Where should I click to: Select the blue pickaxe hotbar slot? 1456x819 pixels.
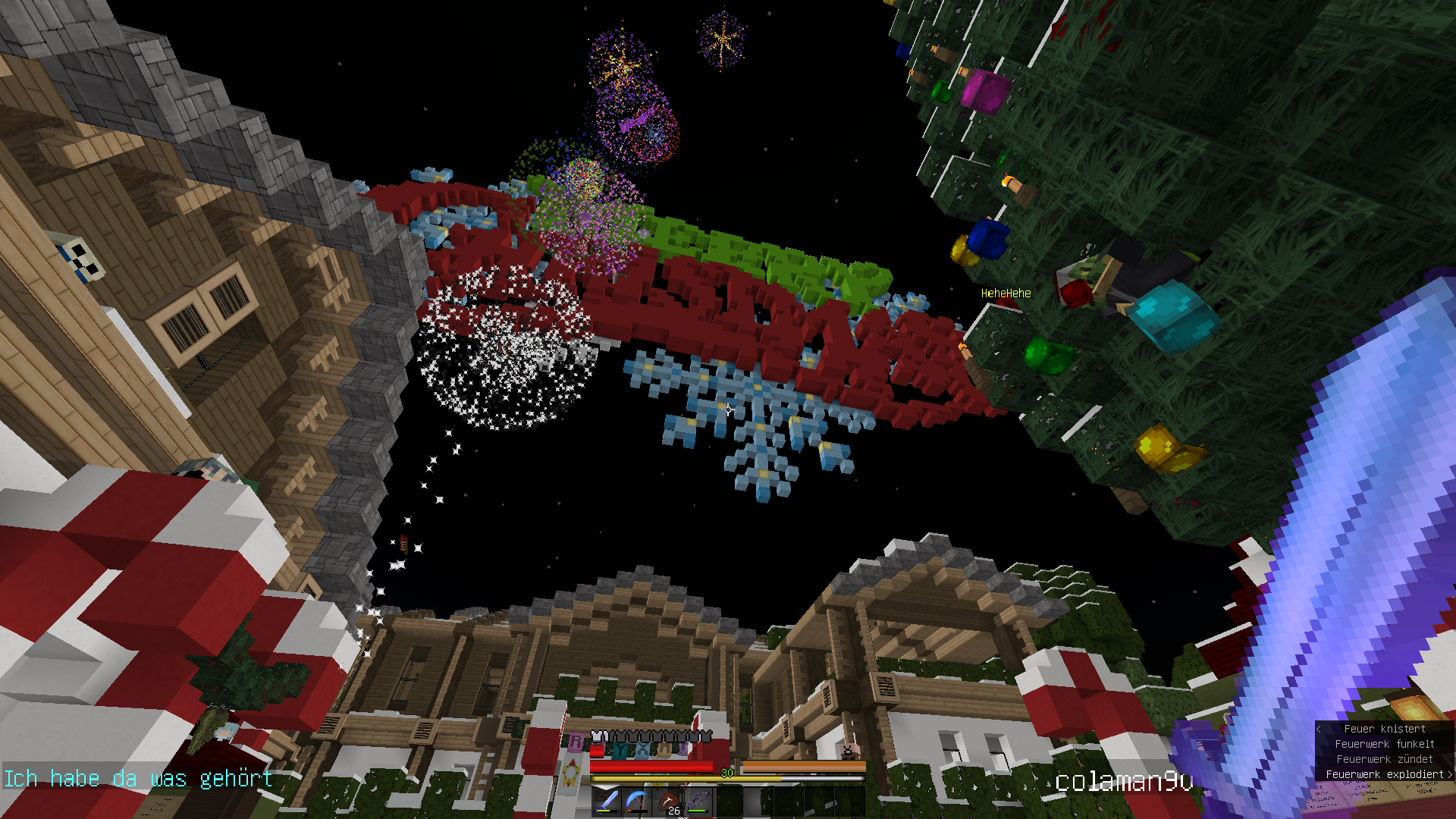637,802
